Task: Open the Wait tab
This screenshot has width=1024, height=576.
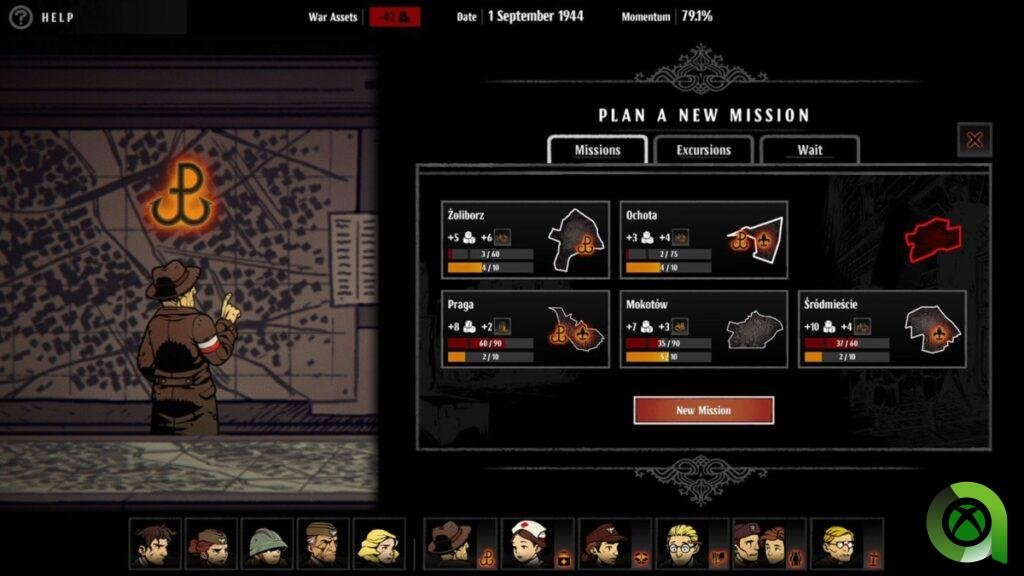Action: [x=810, y=150]
